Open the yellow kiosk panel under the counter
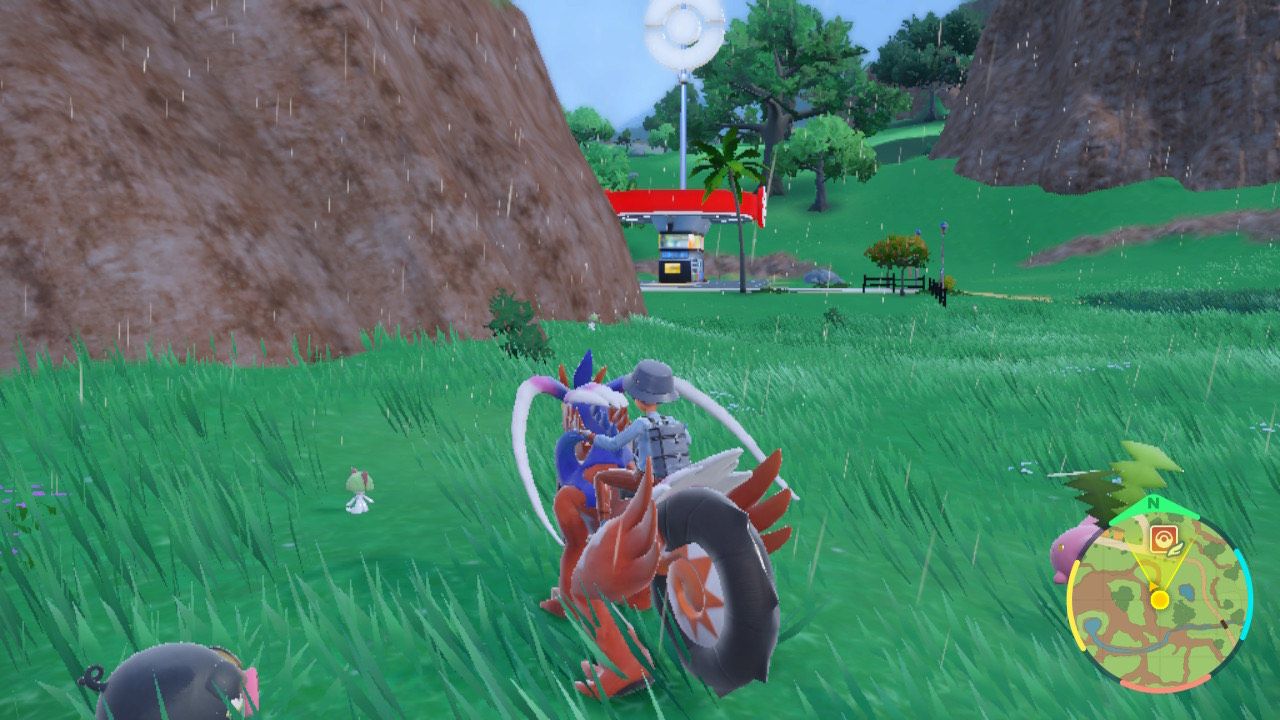Viewport: 1280px width, 720px height. click(672, 268)
